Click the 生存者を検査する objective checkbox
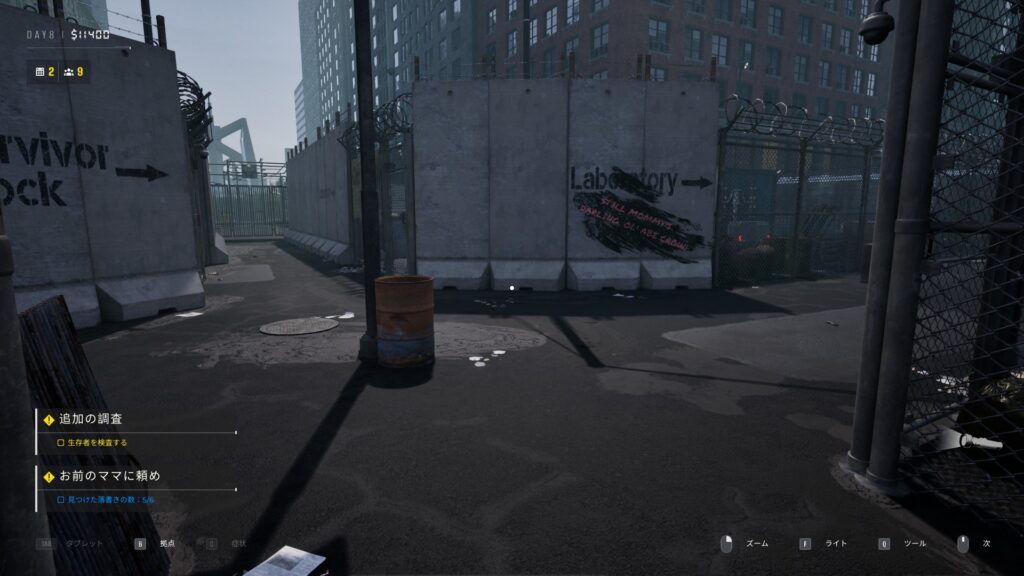This screenshot has width=1024, height=576. (x=60, y=442)
